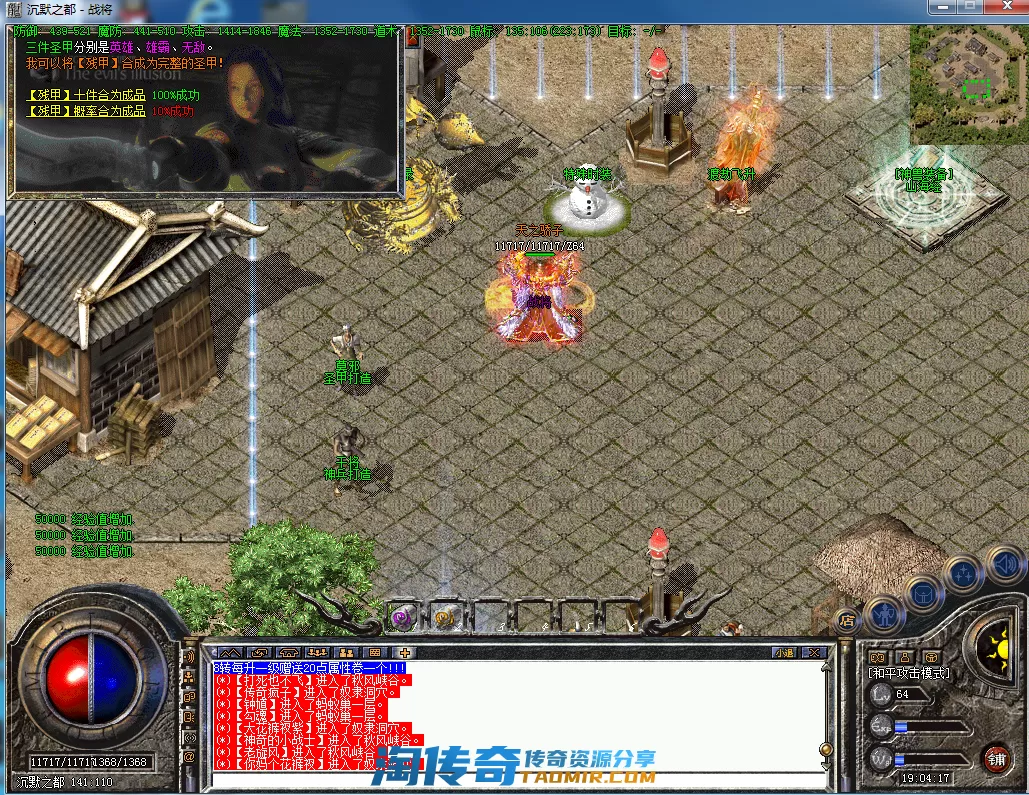Screen dimensions: 1029x795
Task: Choose the 【残甲】十件合为成品 option
Action: pyautogui.click(x=86, y=96)
